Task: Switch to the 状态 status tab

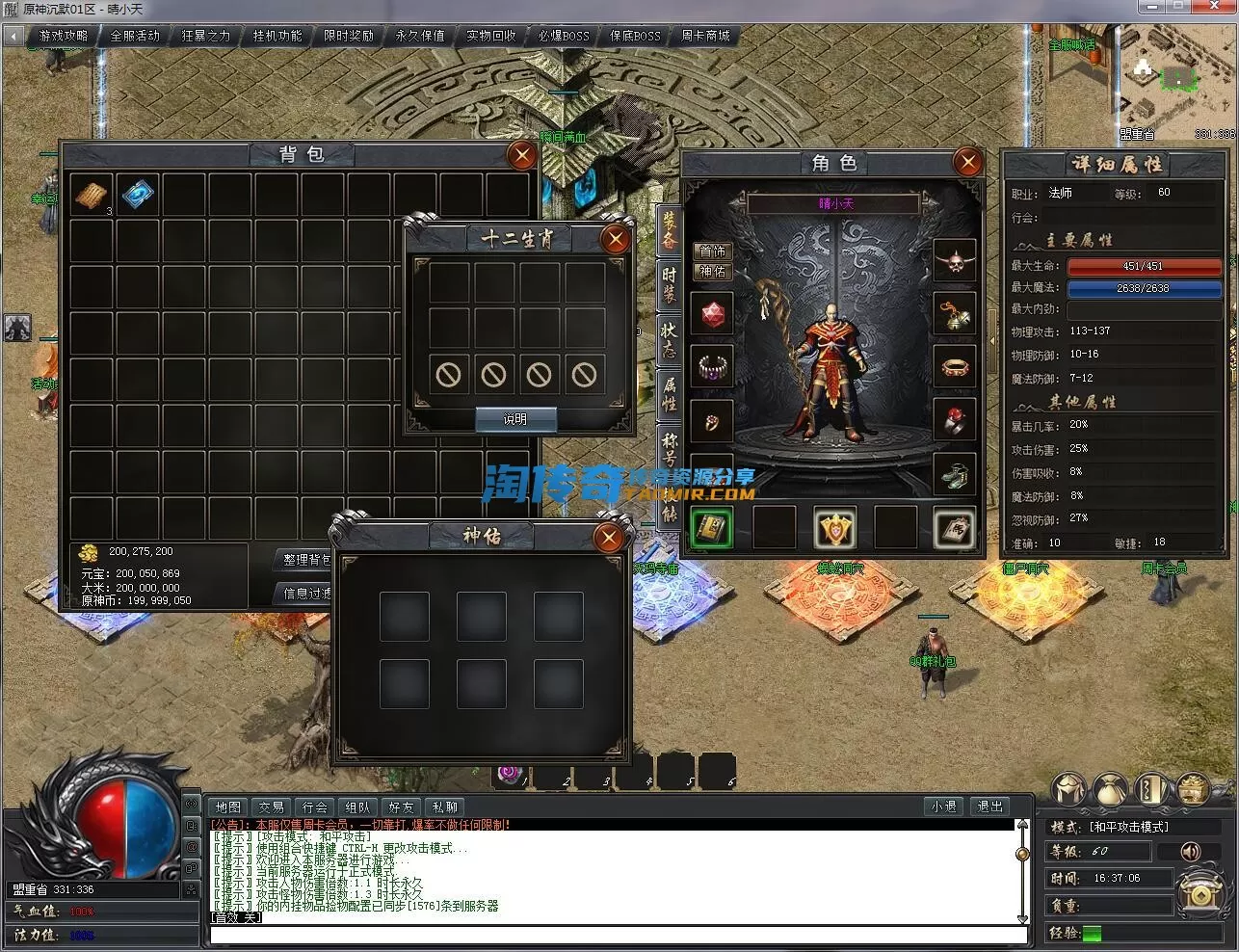Action: coord(669,339)
